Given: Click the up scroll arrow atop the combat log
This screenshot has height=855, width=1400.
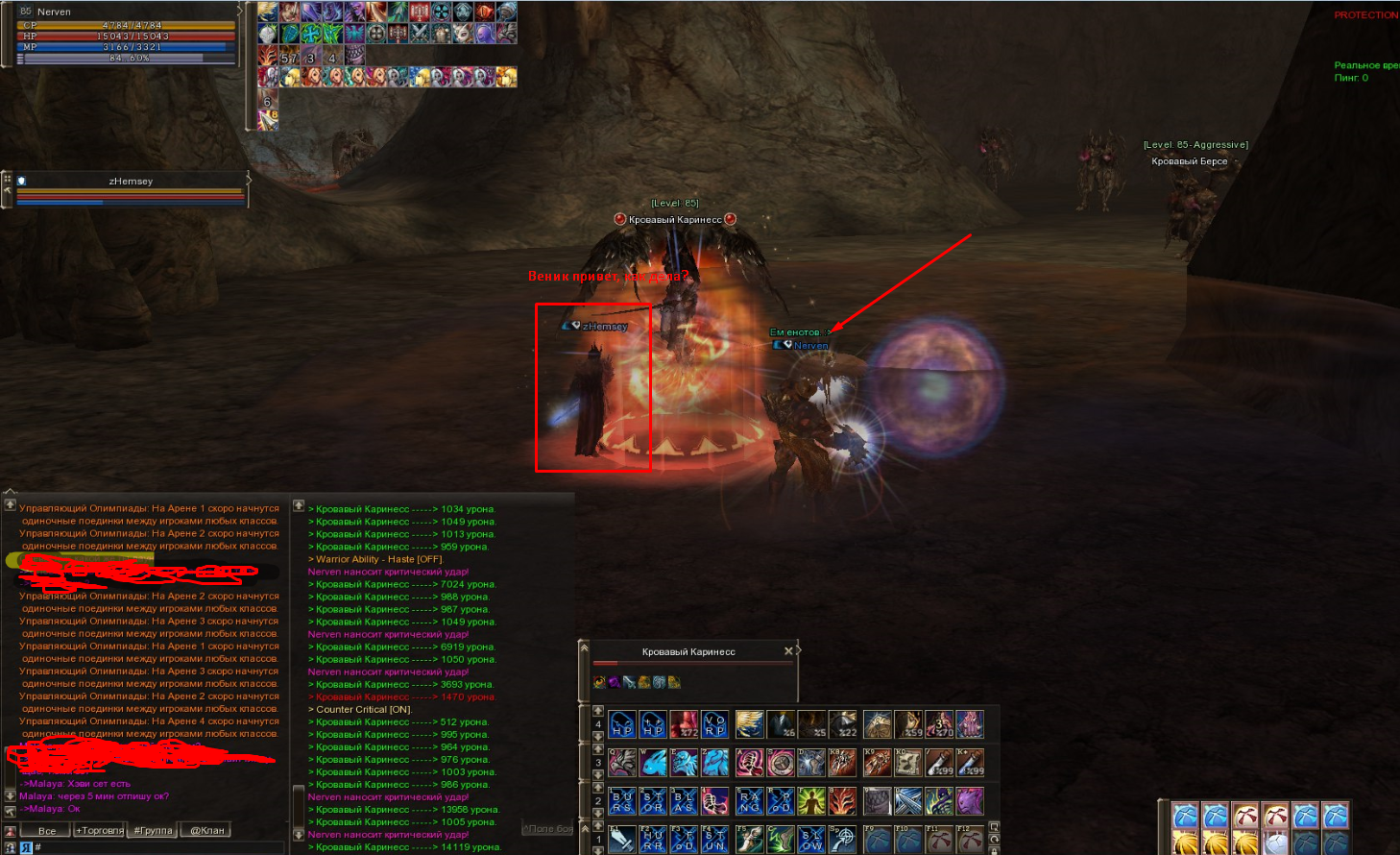Looking at the screenshot, I should click(299, 504).
